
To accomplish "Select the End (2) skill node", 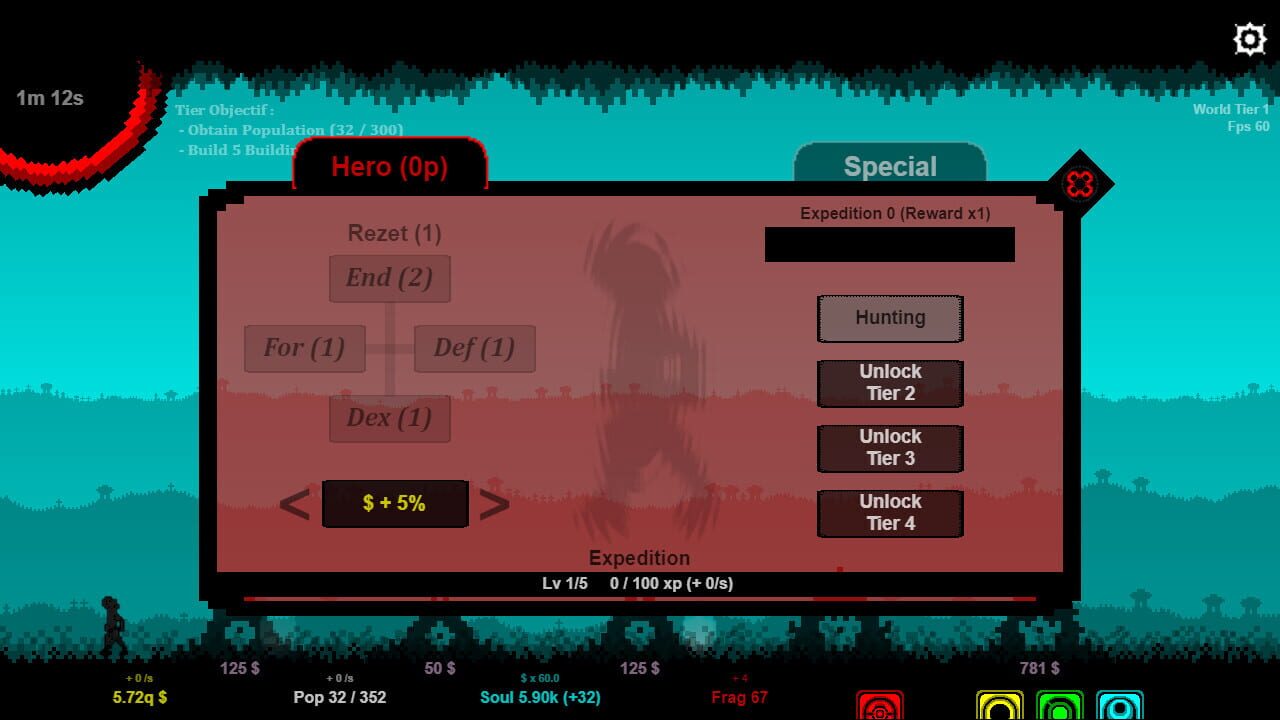I will coord(389,278).
